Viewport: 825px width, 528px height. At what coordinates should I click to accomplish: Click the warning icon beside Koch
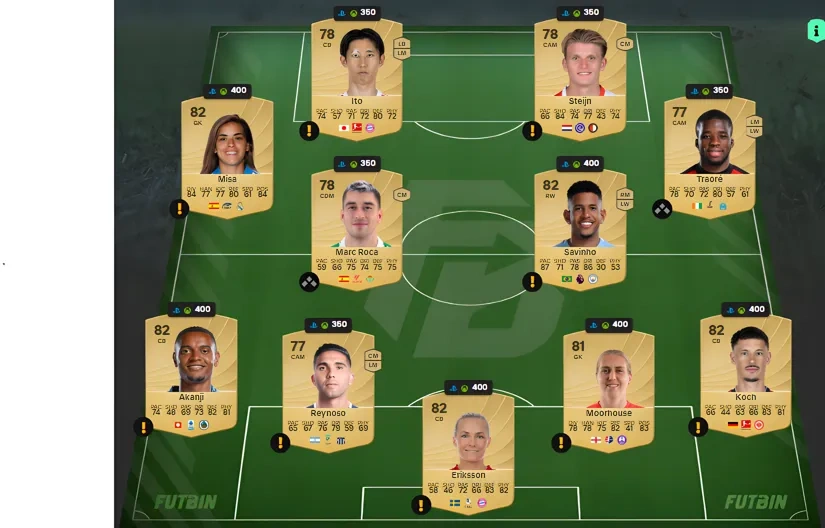point(698,427)
